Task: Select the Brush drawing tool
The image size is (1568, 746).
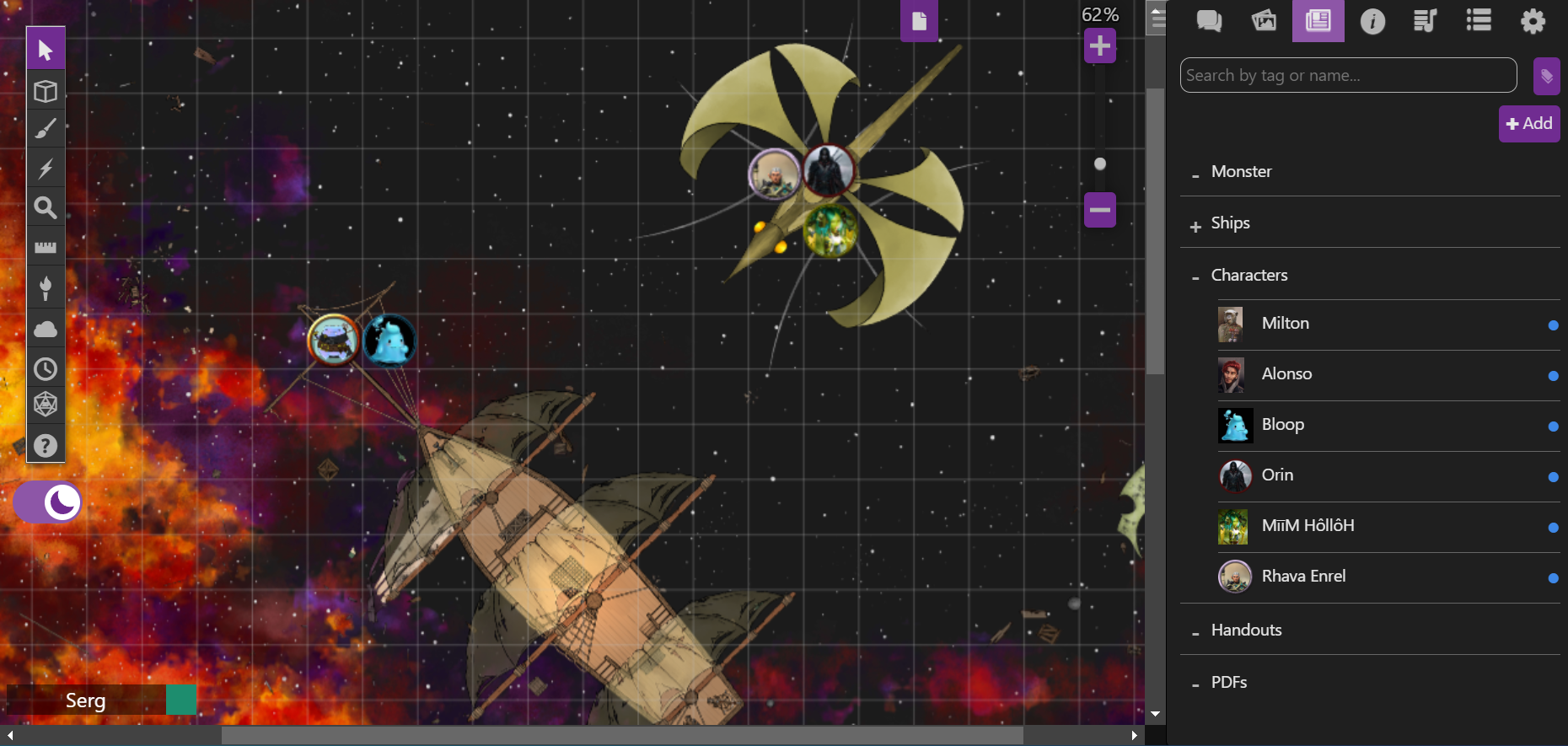Action: tap(46, 128)
